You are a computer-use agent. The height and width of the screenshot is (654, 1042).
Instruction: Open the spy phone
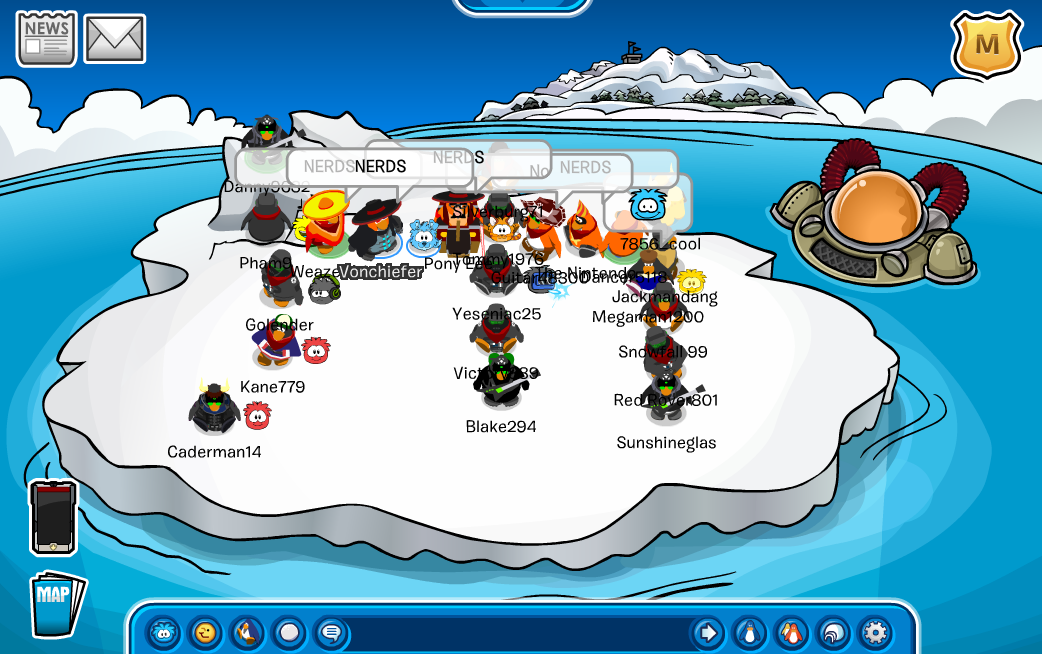53,516
